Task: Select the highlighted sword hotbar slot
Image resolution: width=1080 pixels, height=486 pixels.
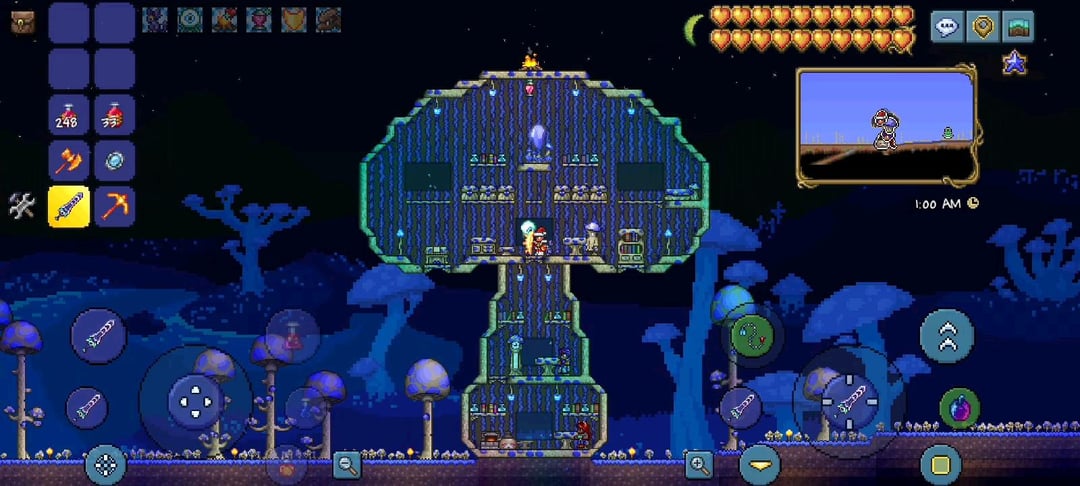Action: pos(69,207)
